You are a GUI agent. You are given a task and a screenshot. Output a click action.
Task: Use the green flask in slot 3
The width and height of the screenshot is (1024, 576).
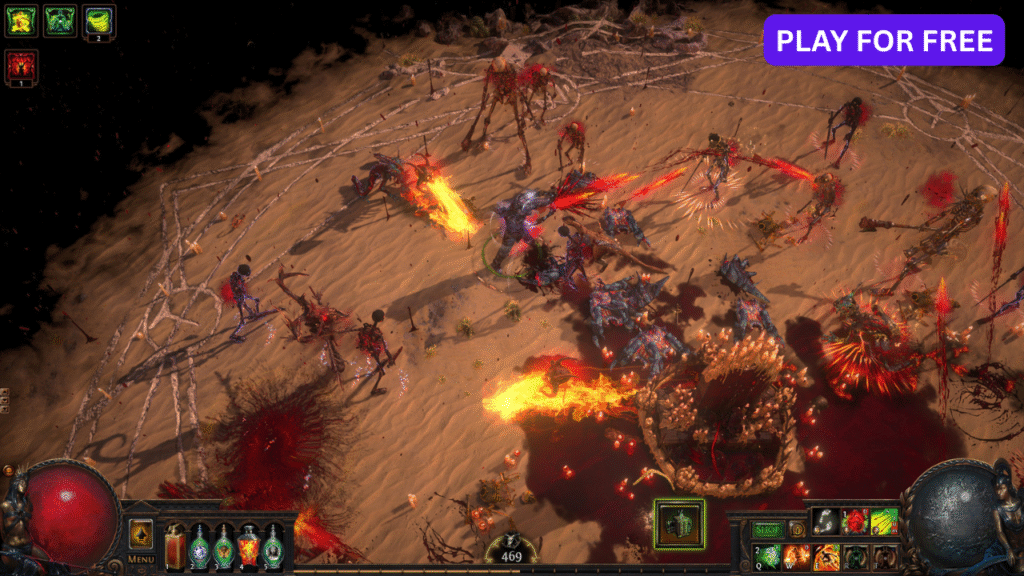pyautogui.click(x=224, y=546)
